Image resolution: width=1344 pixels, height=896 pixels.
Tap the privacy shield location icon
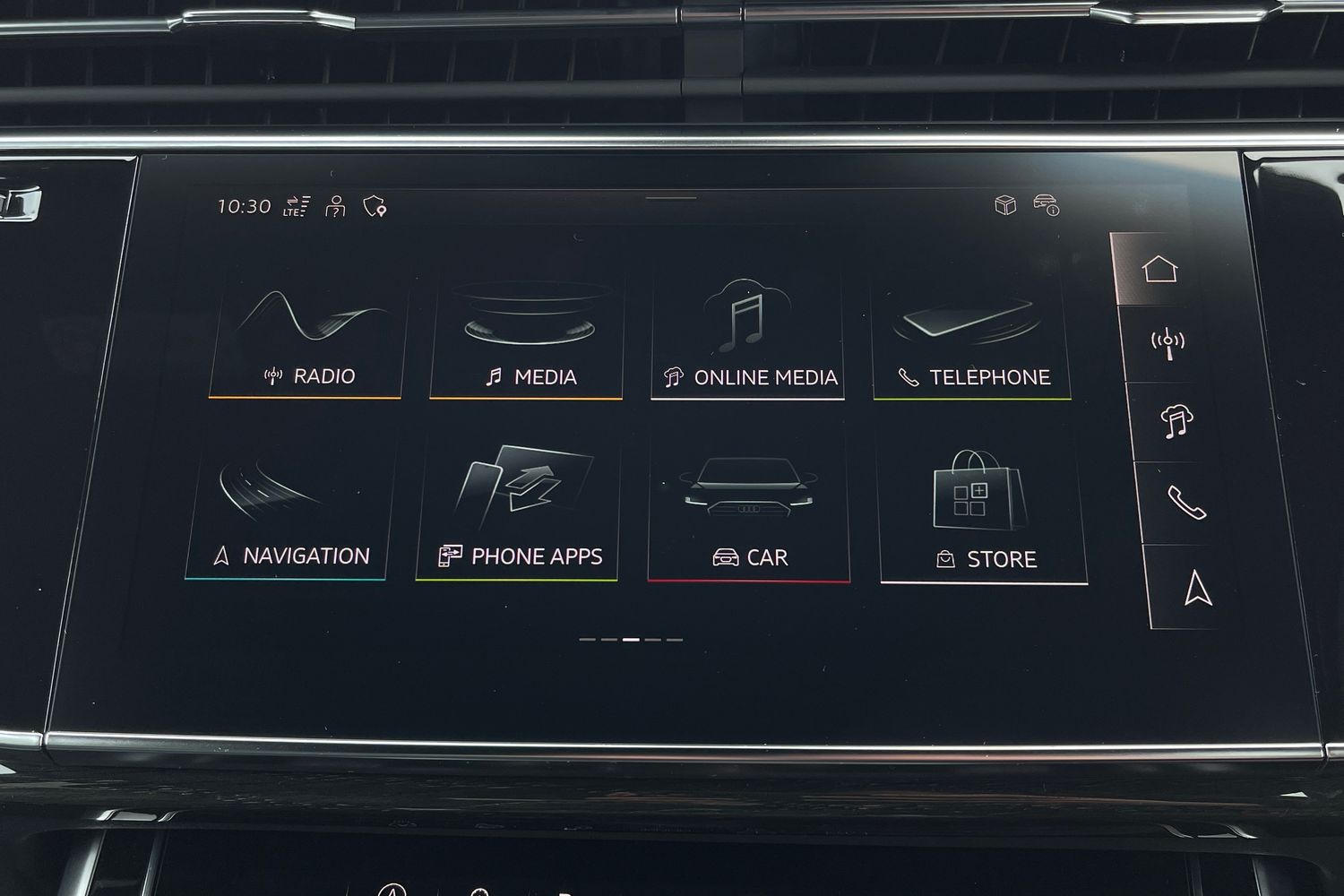(375, 207)
